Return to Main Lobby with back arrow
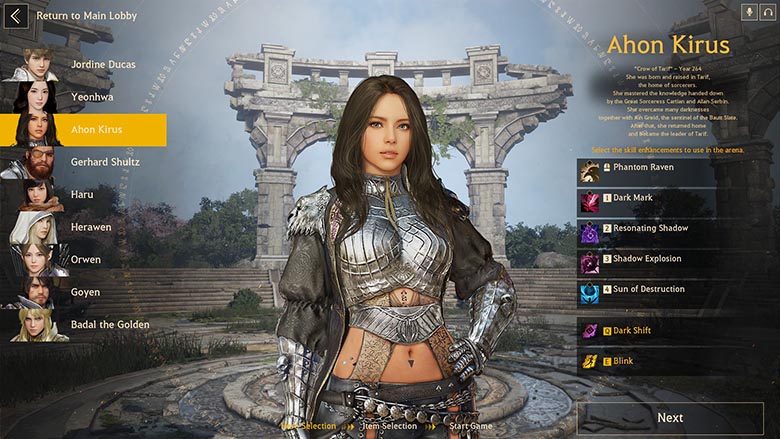 (x=16, y=16)
